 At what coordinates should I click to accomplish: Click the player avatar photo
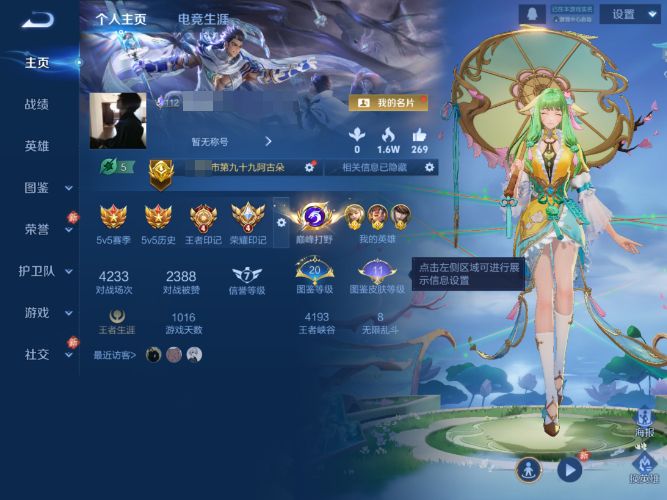(118, 122)
